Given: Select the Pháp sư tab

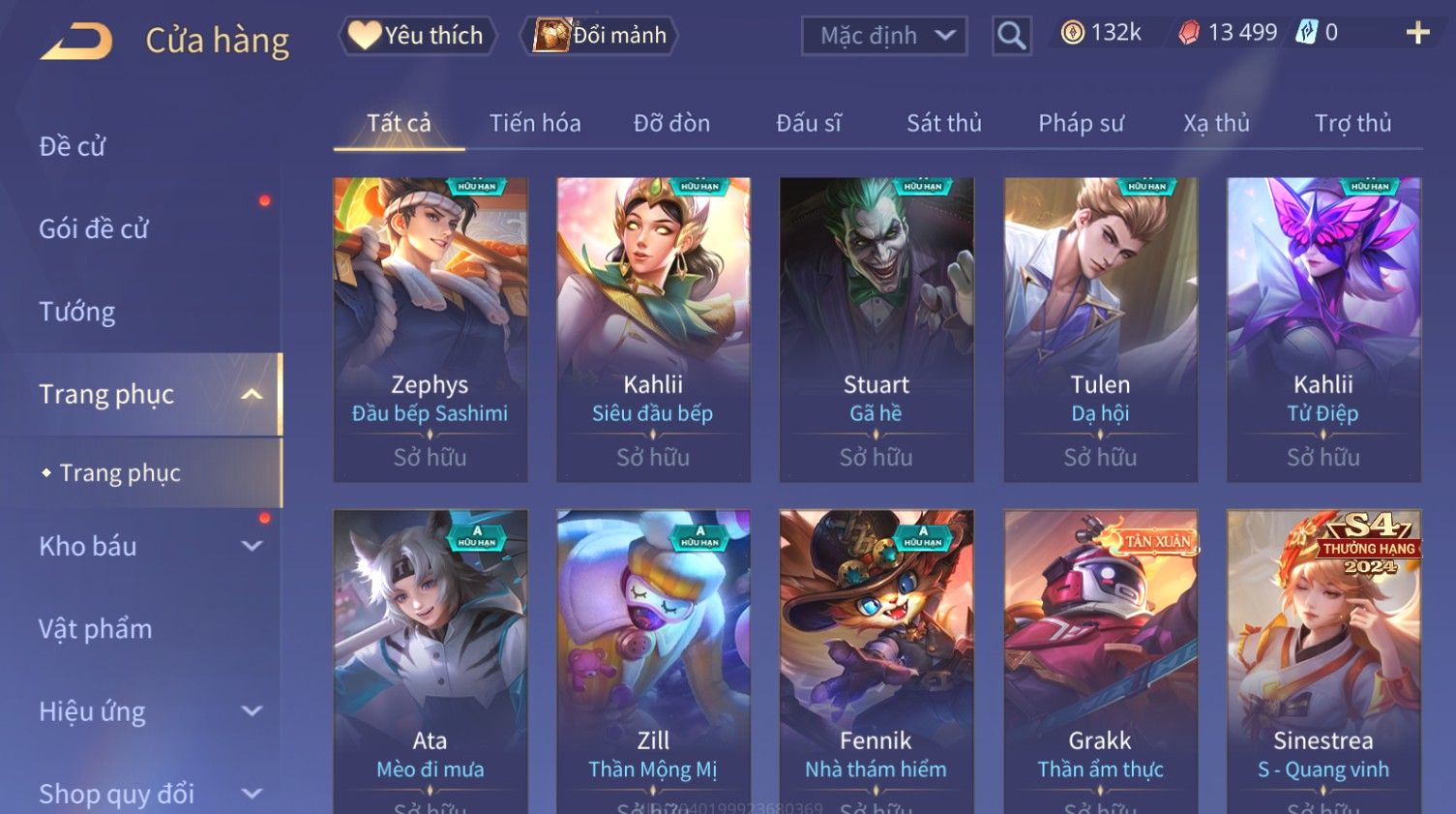Looking at the screenshot, I should [1081, 123].
